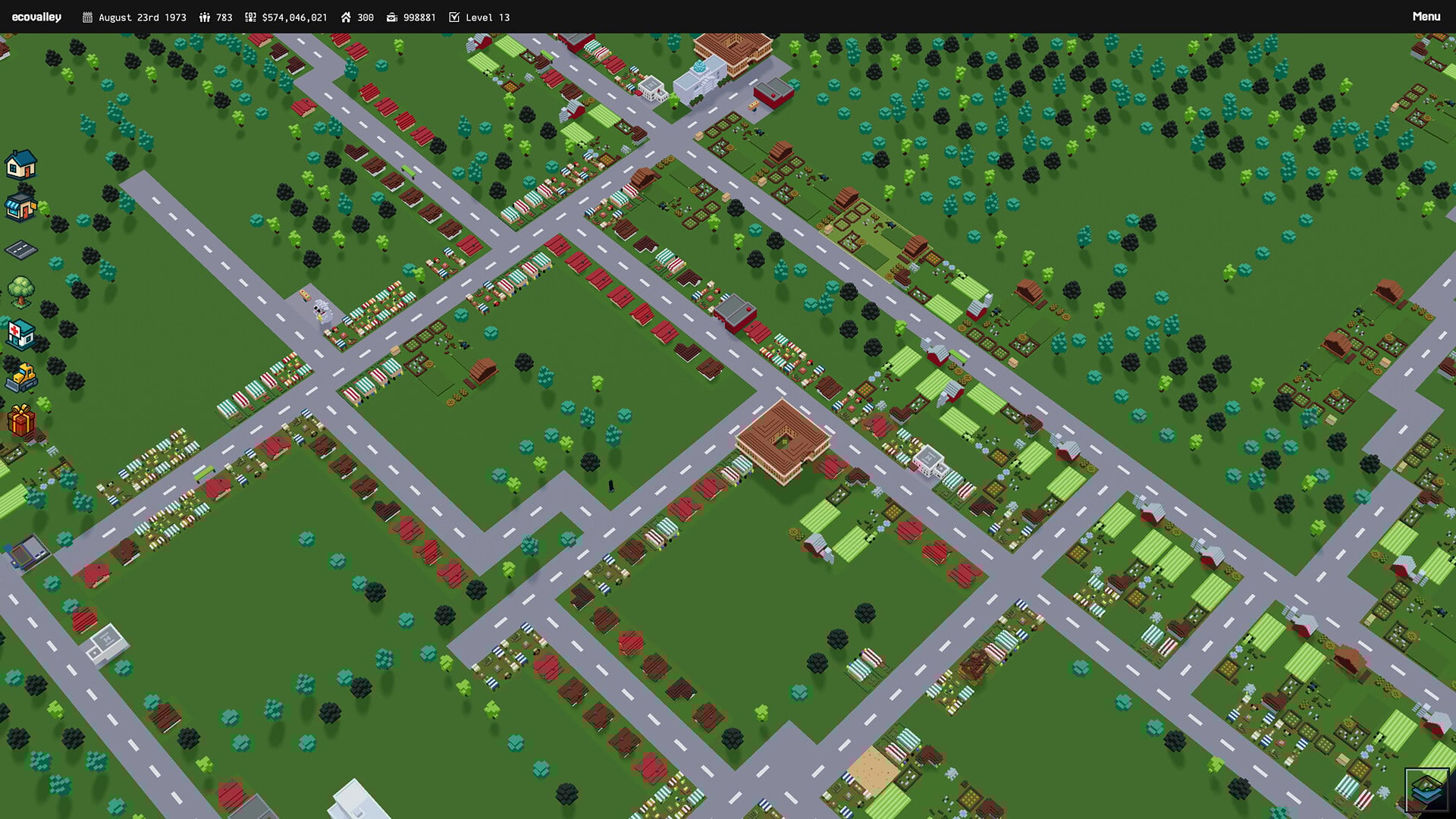Click the ecovalley logo

tap(37, 16)
